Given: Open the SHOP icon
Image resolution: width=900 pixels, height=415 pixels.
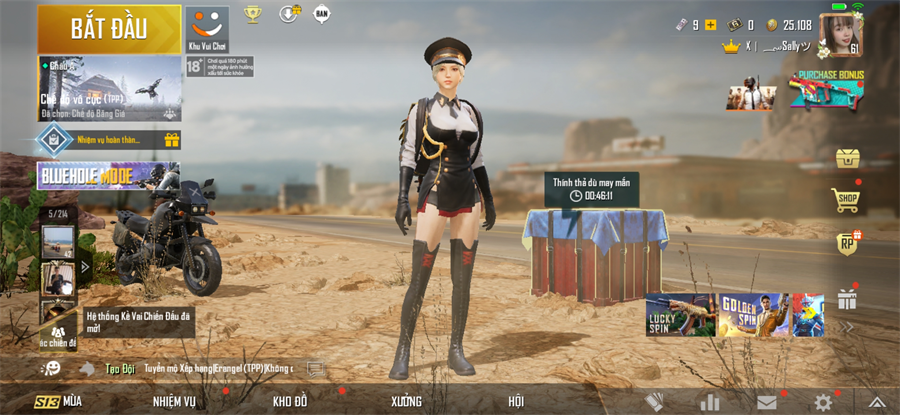Looking at the screenshot, I should click(848, 201).
